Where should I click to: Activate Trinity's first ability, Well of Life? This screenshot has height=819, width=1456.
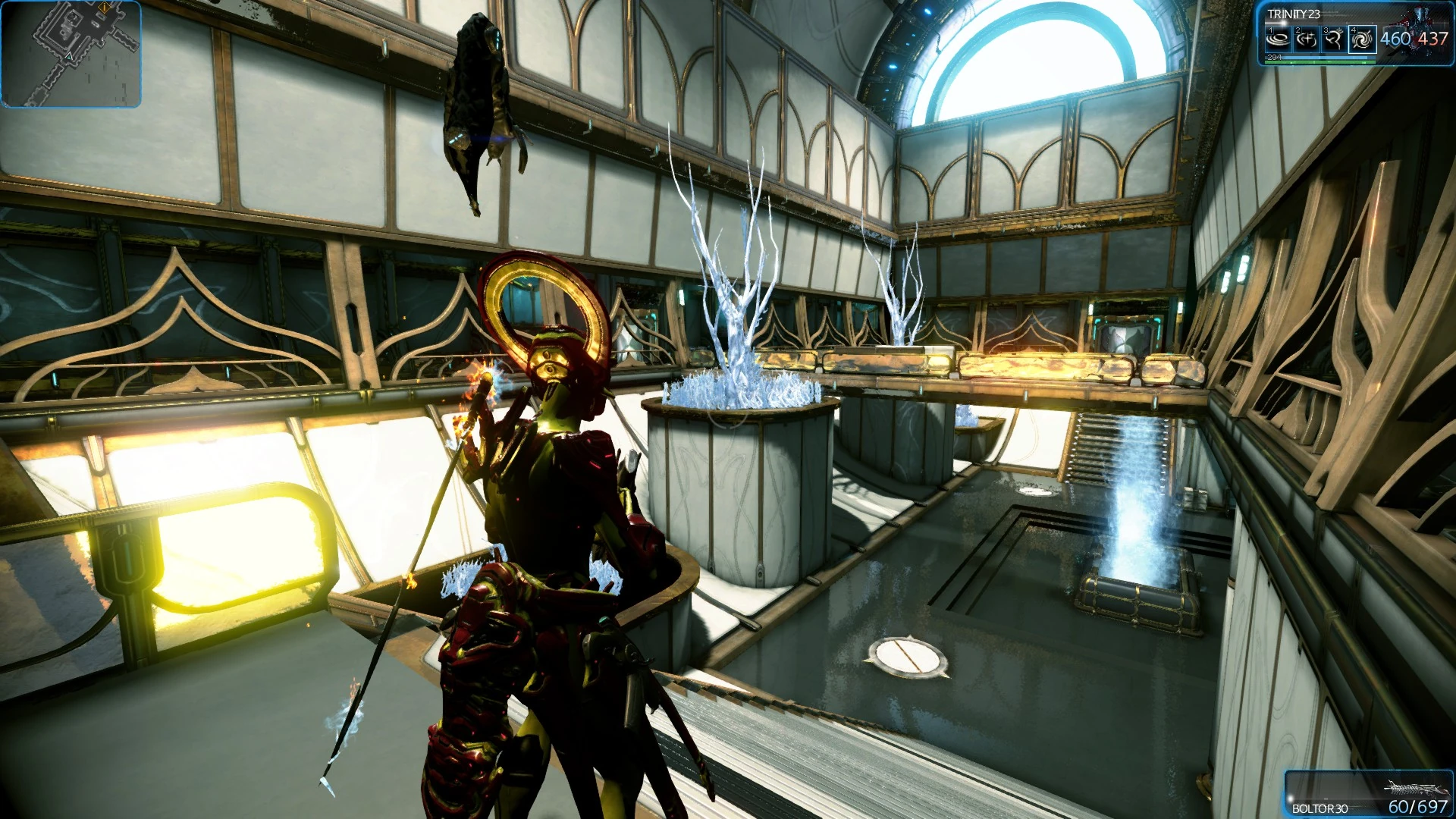point(1279,39)
